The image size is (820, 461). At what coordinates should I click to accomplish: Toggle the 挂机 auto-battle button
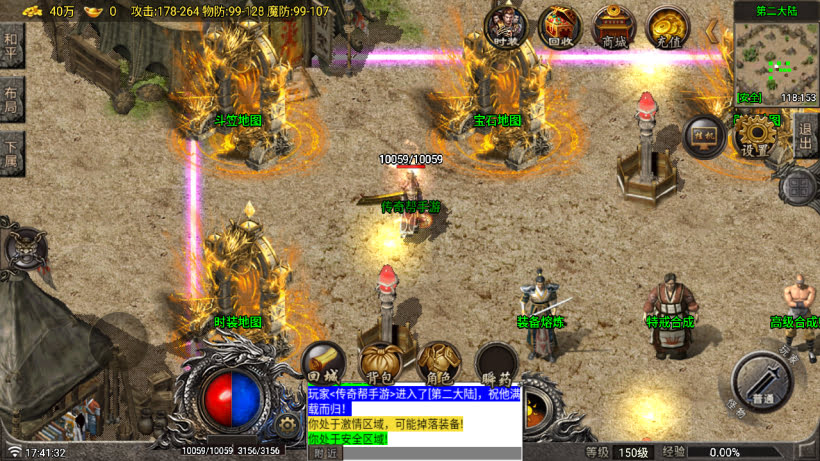pyautogui.click(x=703, y=136)
